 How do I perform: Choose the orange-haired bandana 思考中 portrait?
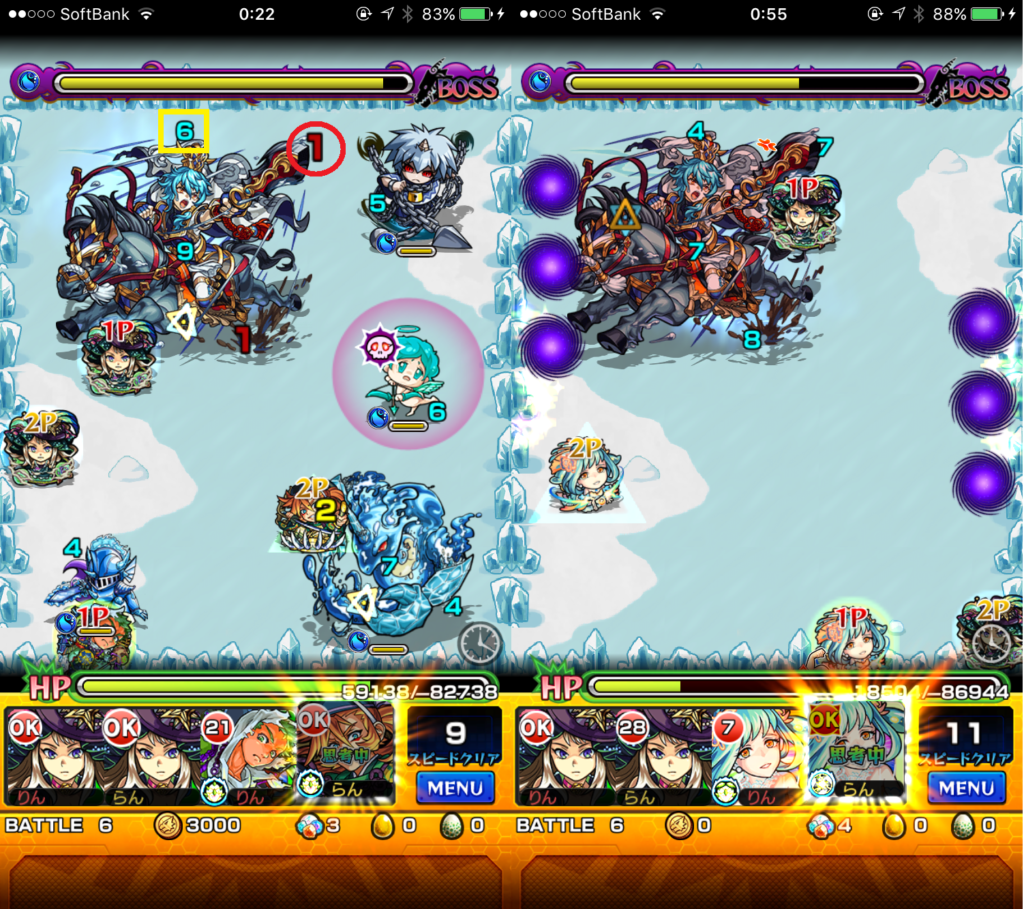[x=346, y=750]
